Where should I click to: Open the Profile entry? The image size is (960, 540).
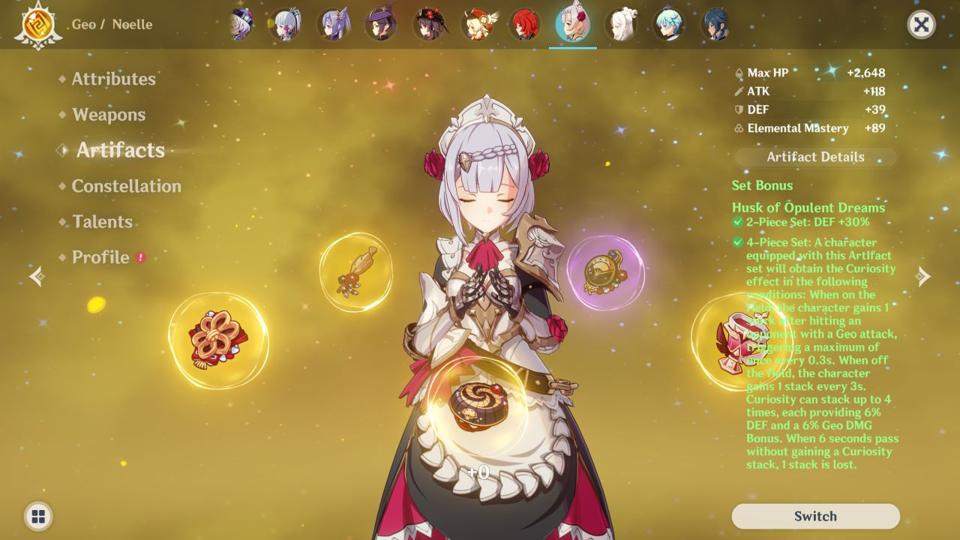point(101,257)
